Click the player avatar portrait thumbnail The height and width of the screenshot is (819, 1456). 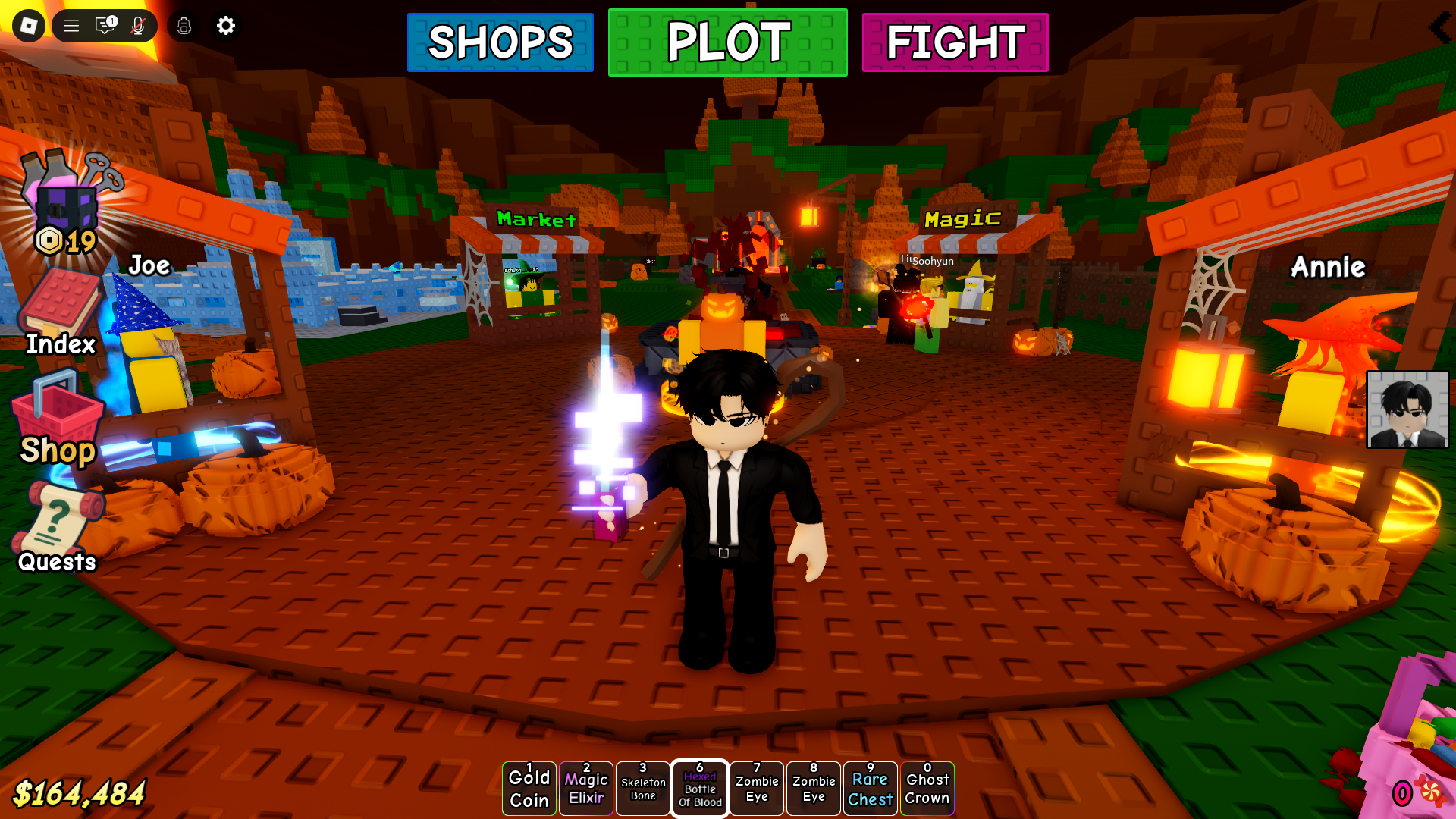pyautogui.click(x=1407, y=408)
